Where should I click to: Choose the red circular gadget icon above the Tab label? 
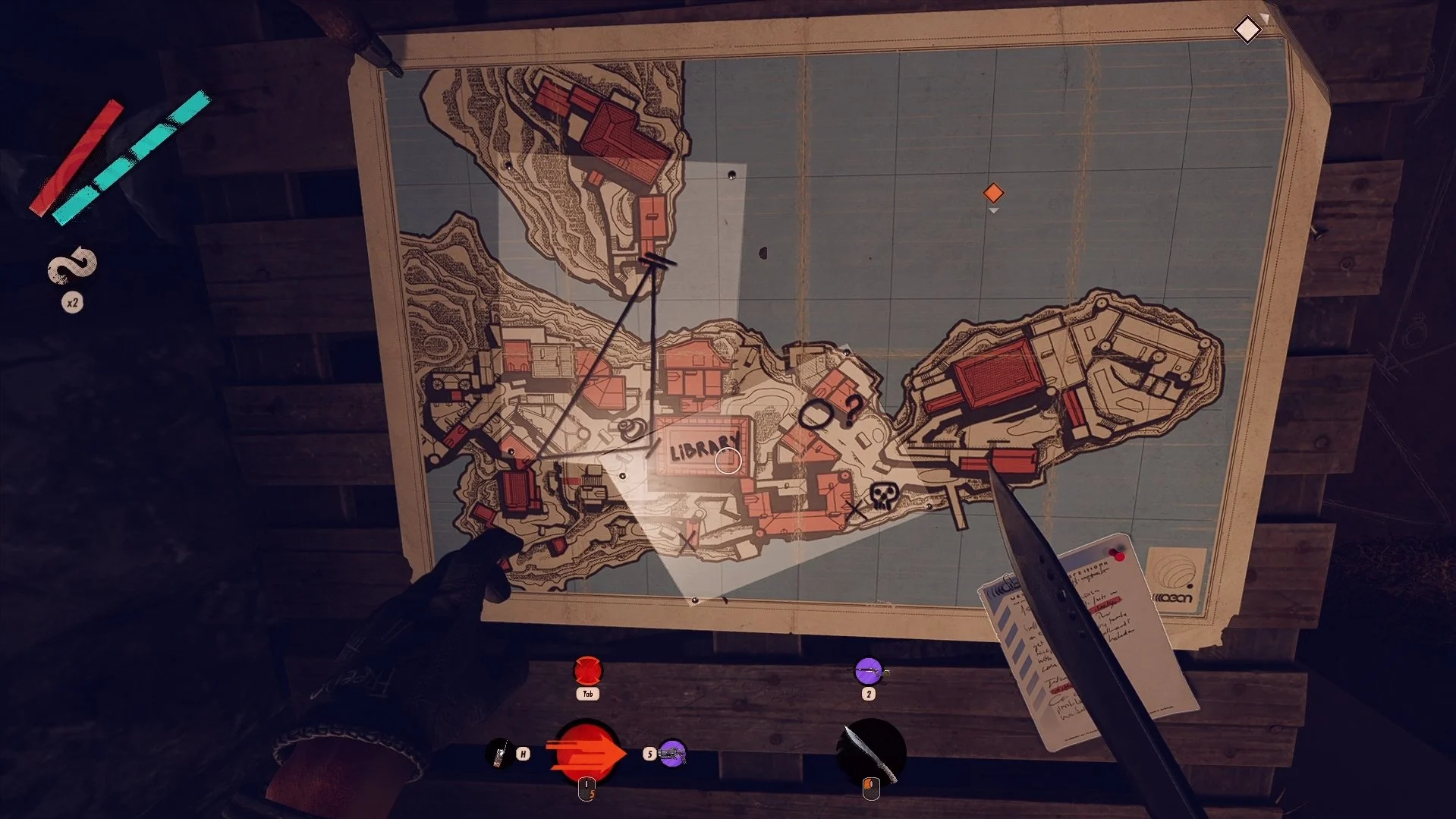click(x=587, y=671)
